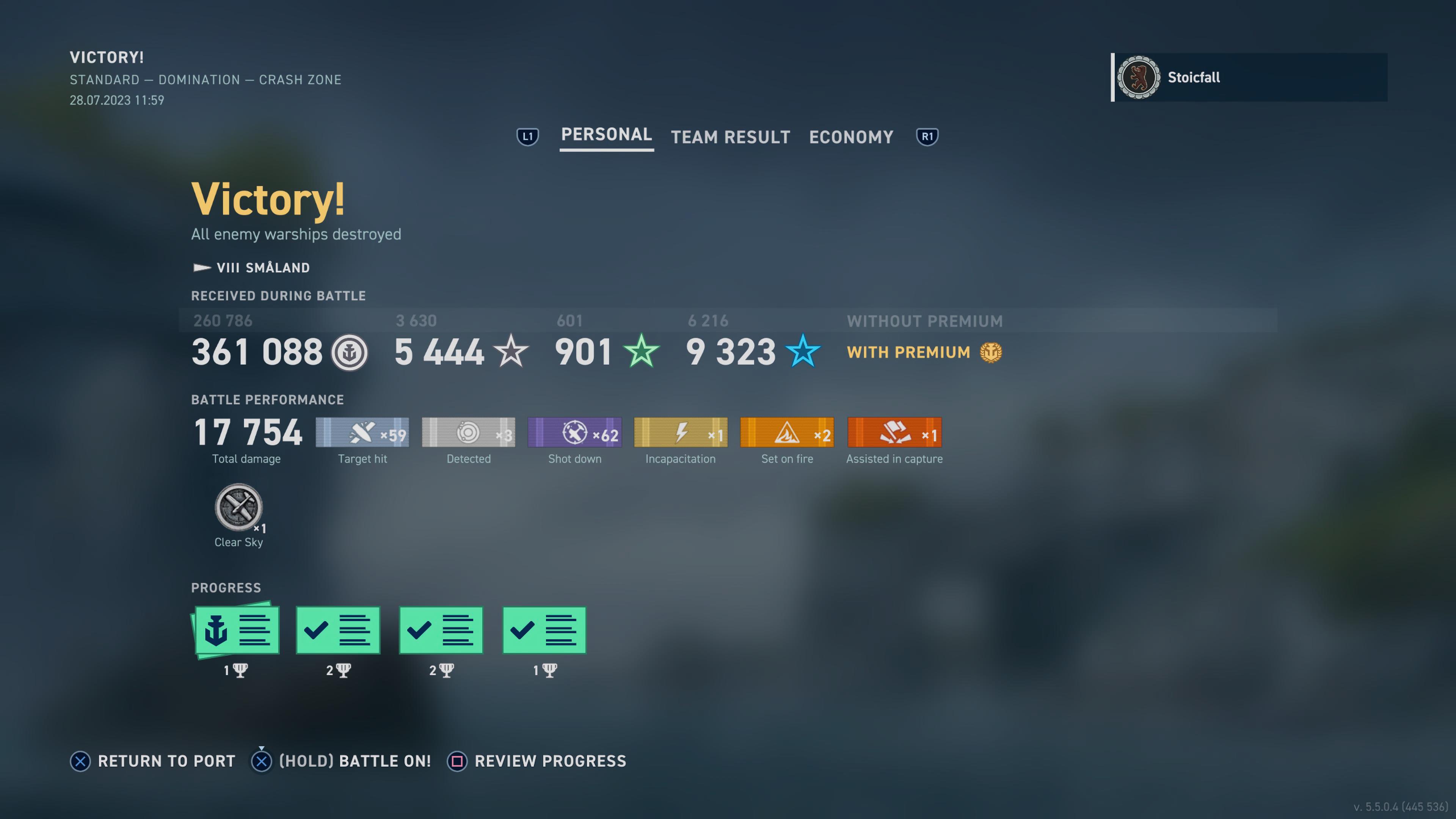Viewport: 1456px width, 819px height.
Task: Switch to the Team Result tab
Action: pyautogui.click(x=730, y=137)
